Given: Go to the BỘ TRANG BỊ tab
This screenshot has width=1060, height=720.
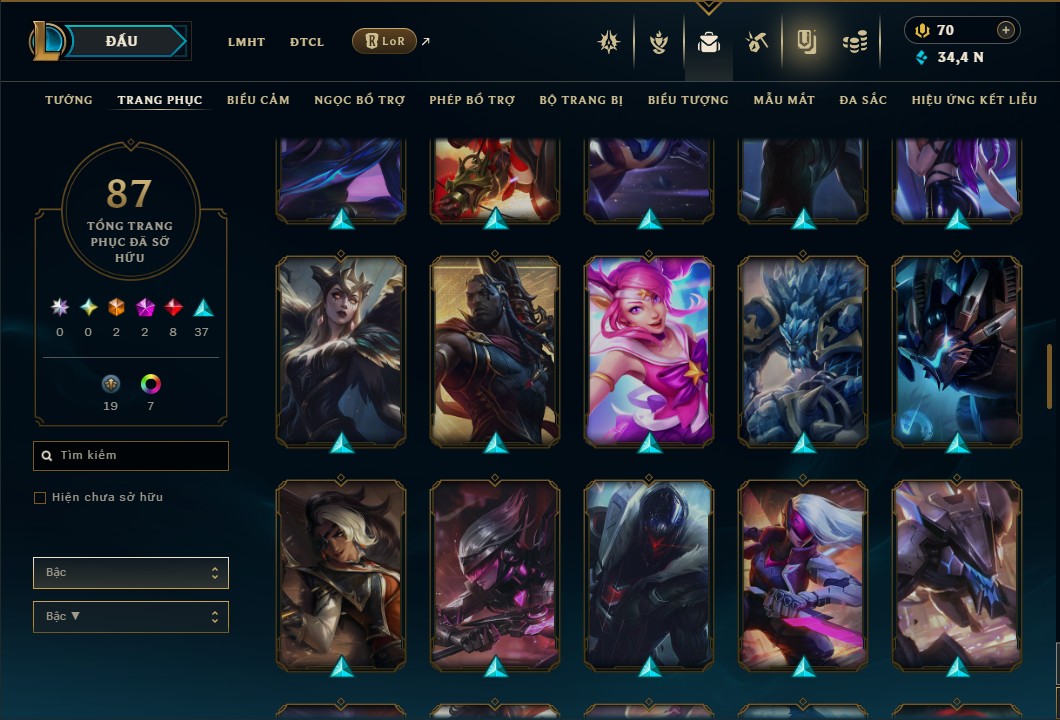Looking at the screenshot, I should 581,100.
